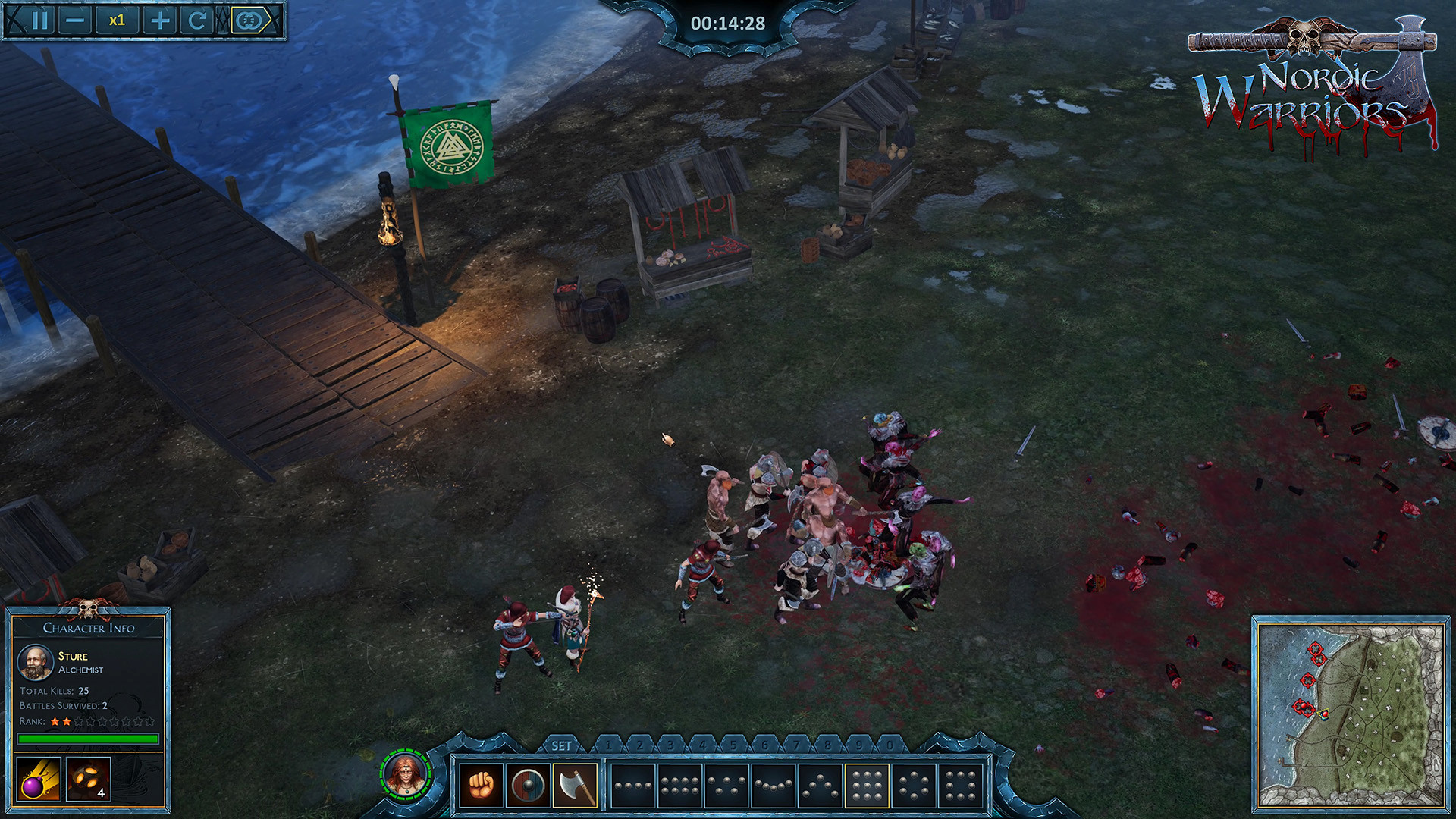Screen dimensions: 1456x819
Task: Select the triangle wedge formation
Action: pyautogui.click(x=821, y=786)
